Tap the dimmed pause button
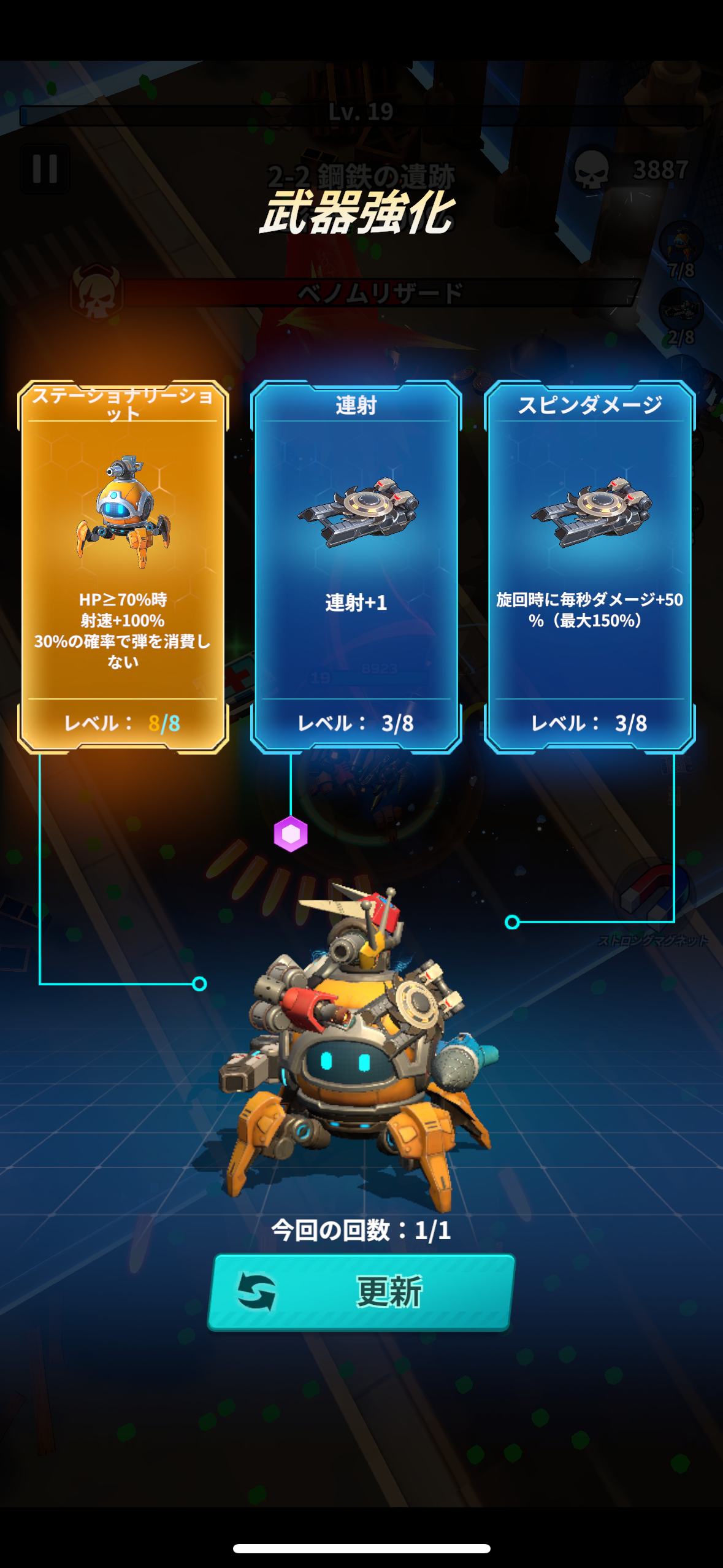 coord(45,169)
